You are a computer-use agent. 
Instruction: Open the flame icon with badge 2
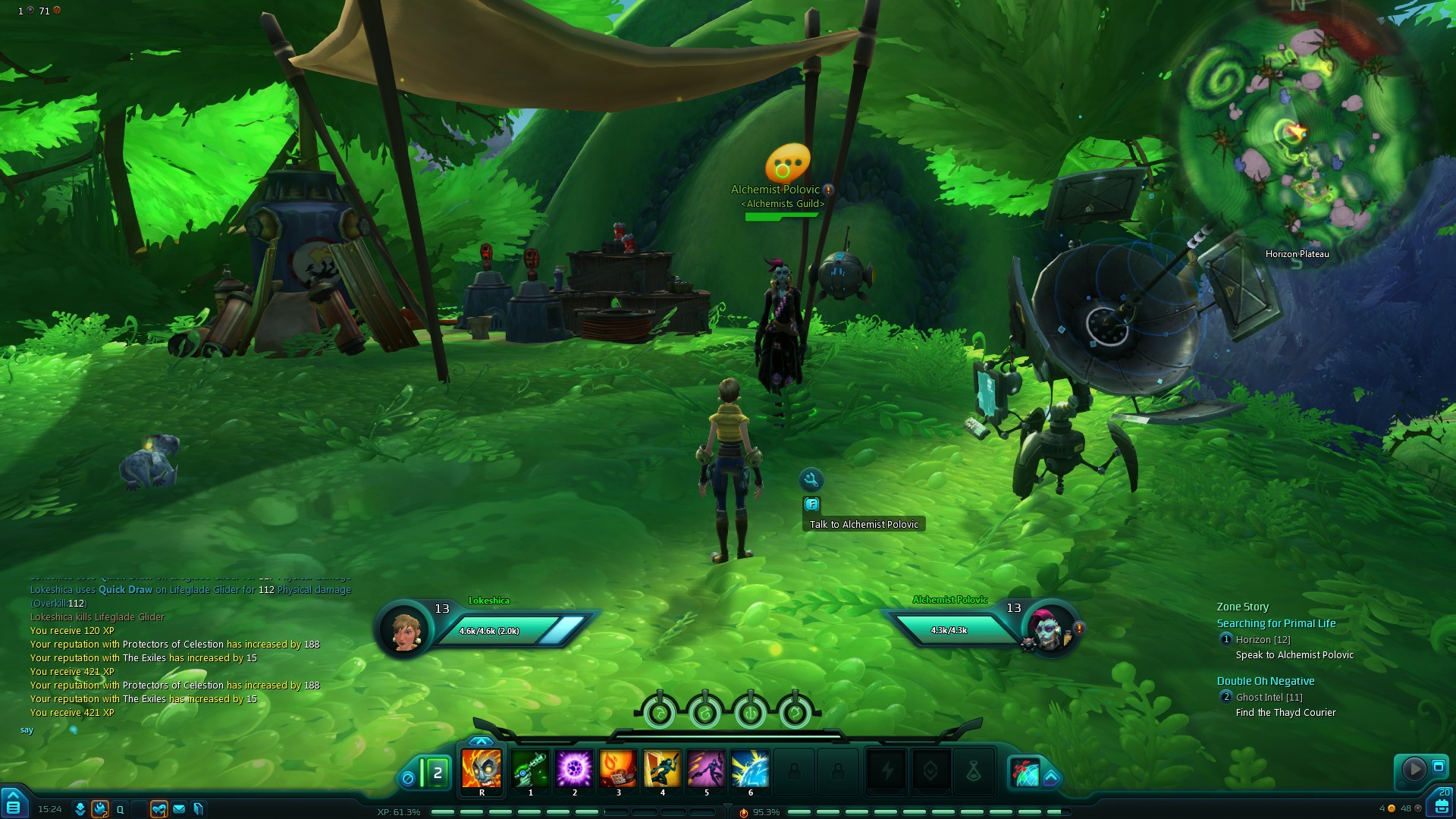(100, 809)
